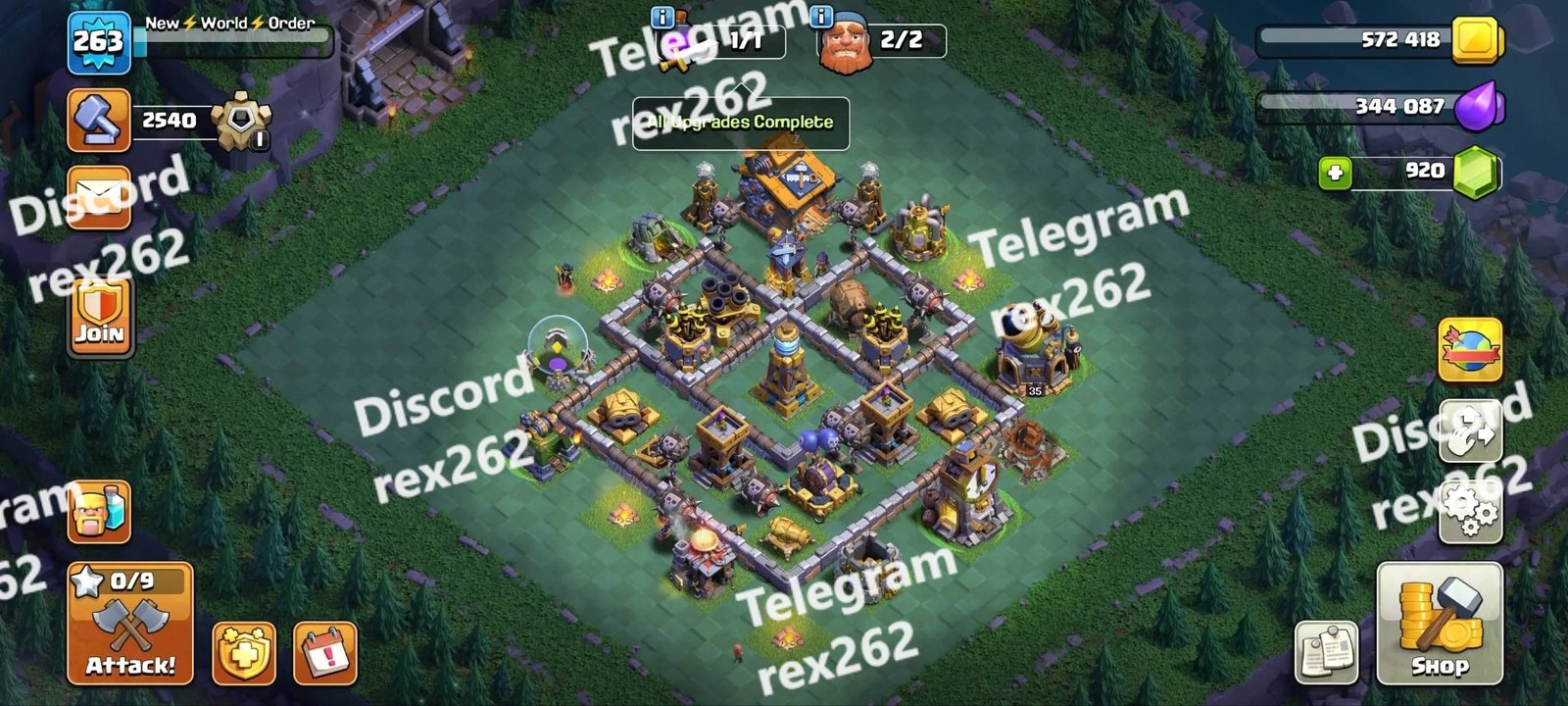
Task: Open the mail inbox envelope
Action: 99,196
